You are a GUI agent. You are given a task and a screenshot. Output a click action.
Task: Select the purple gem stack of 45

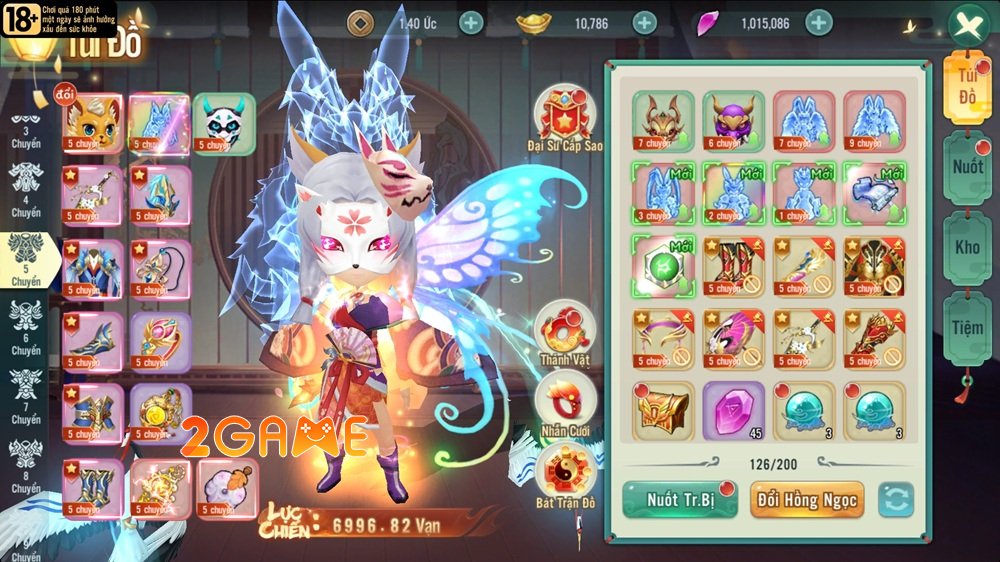pyautogui.click(x=733, y=410)
